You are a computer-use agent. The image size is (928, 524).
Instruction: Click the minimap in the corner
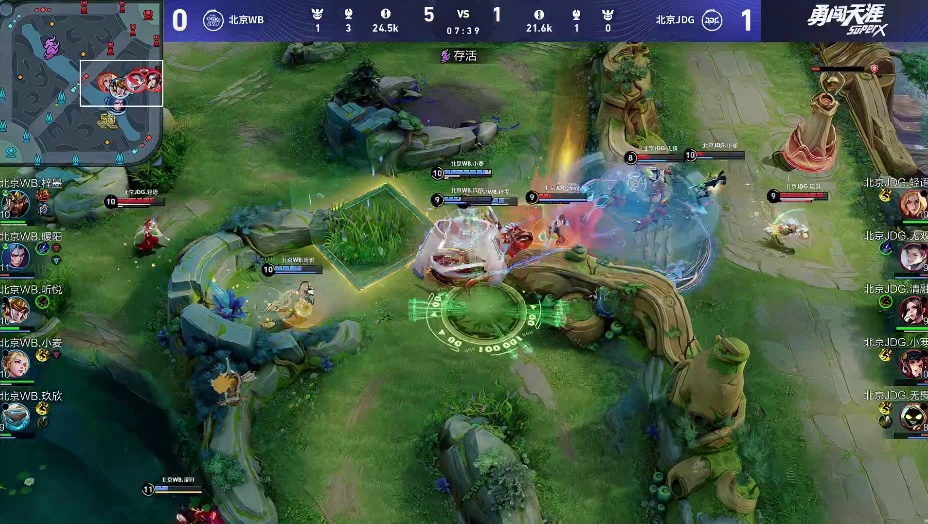click(x=82, y=84)
